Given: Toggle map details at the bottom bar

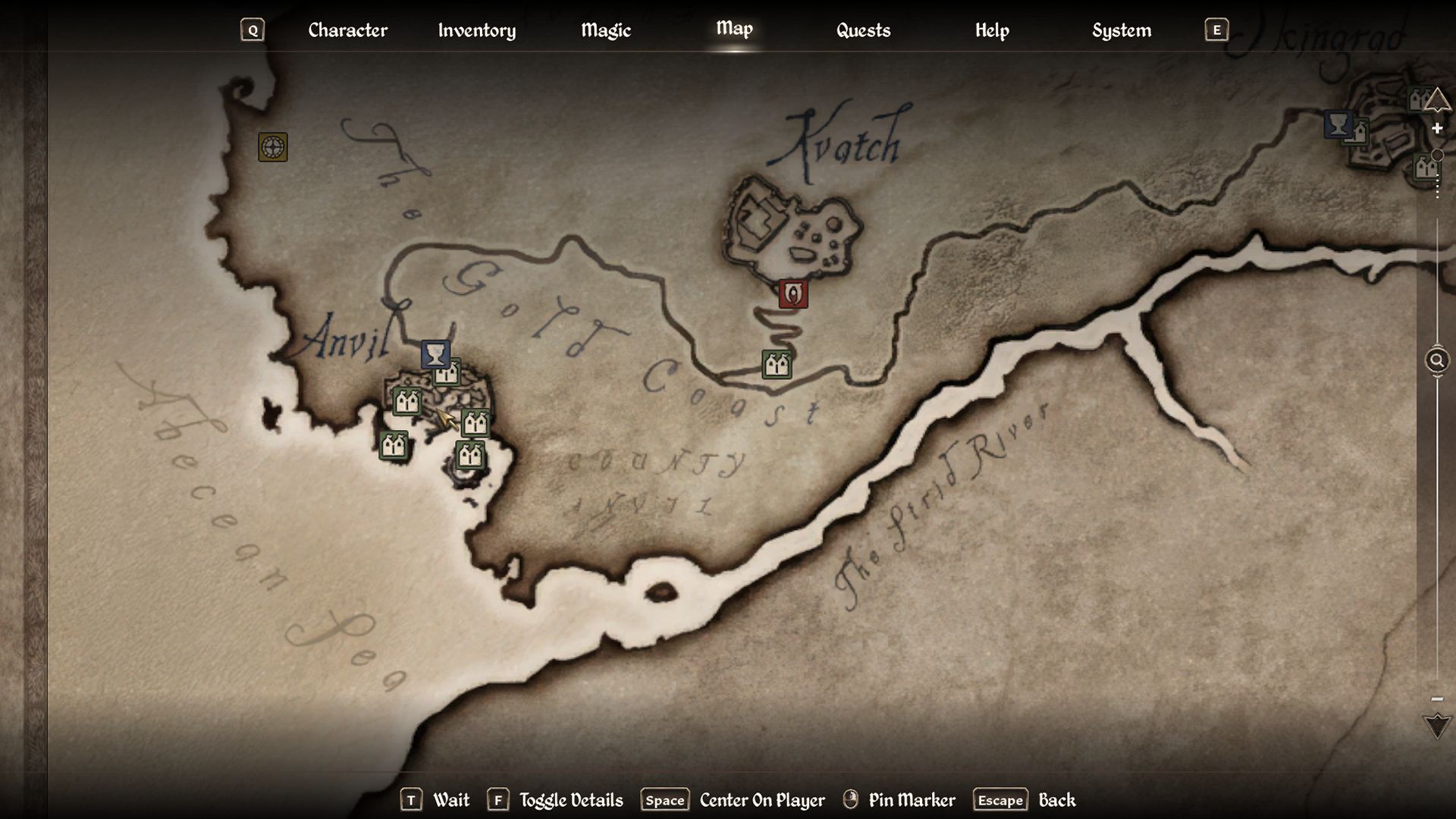Looking at the screenshot, I should [570, 800].
